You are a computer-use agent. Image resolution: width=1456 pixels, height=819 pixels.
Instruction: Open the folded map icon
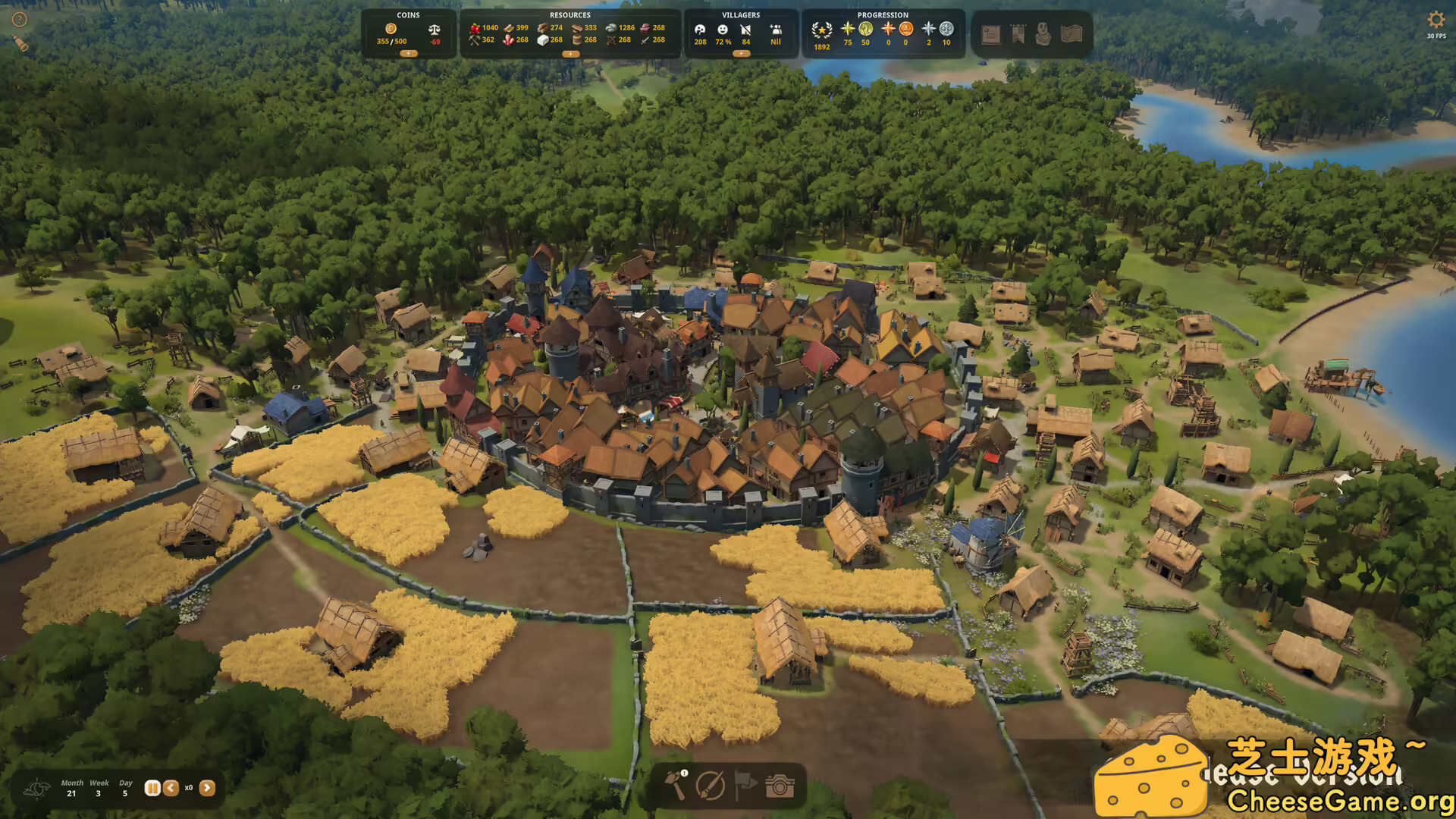1071,34
